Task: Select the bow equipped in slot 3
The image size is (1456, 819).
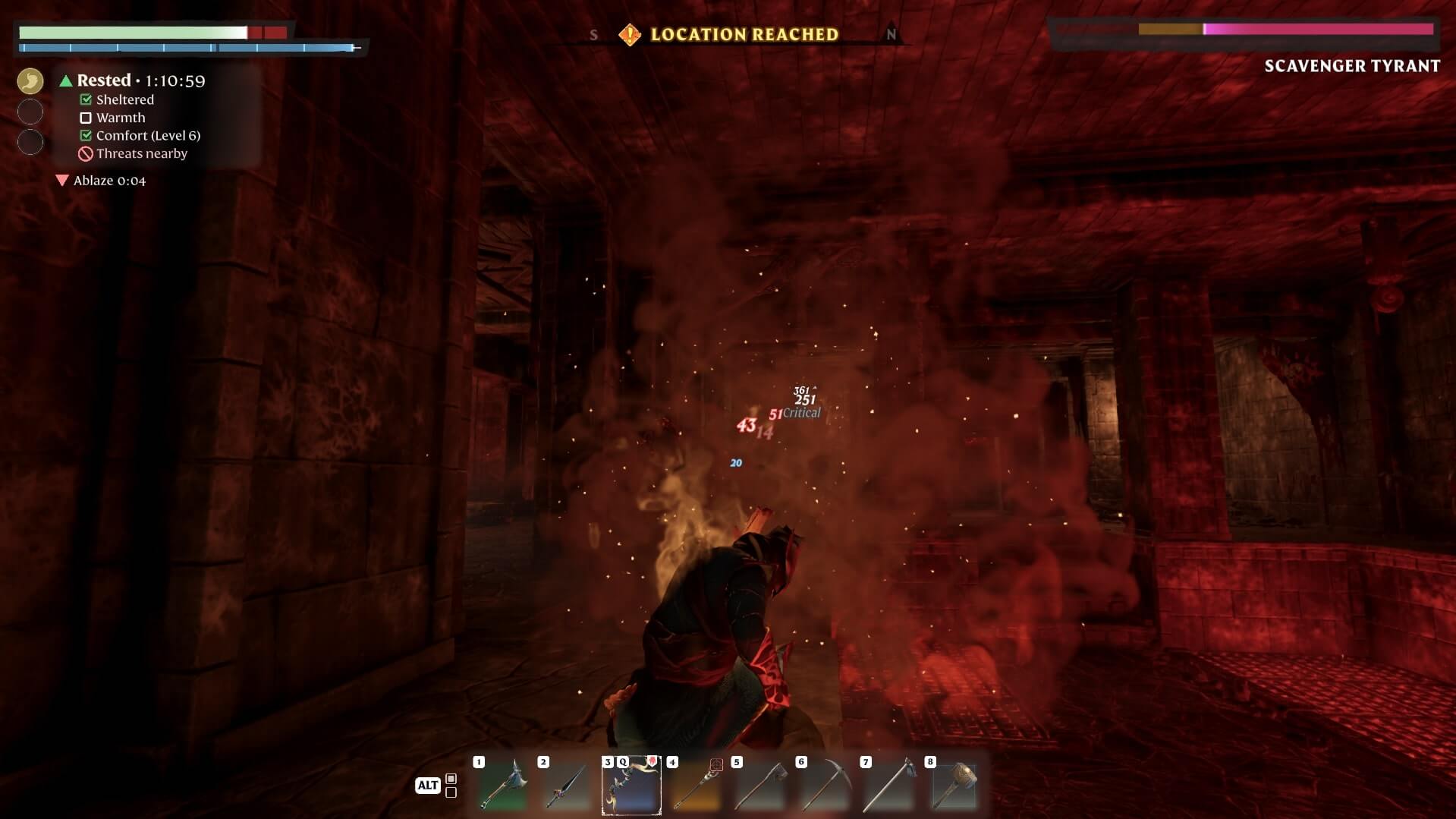Action: (631, 786)
